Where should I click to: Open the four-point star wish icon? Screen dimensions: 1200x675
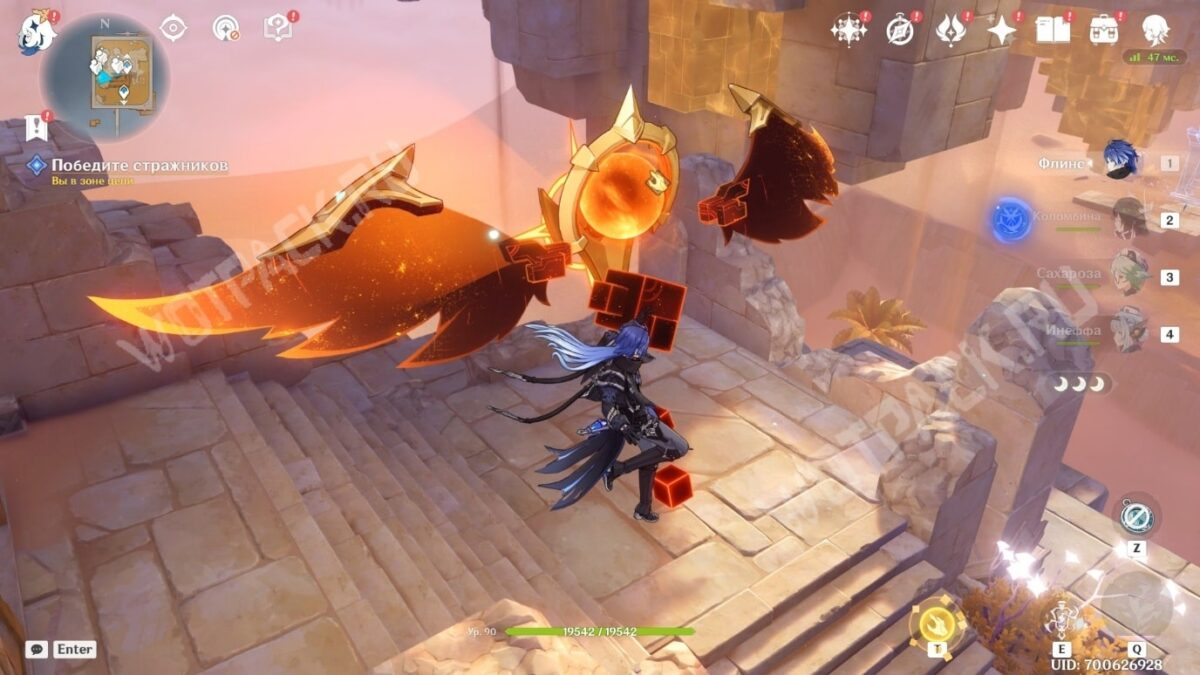pyautogui.click(x=1001, y=30)
